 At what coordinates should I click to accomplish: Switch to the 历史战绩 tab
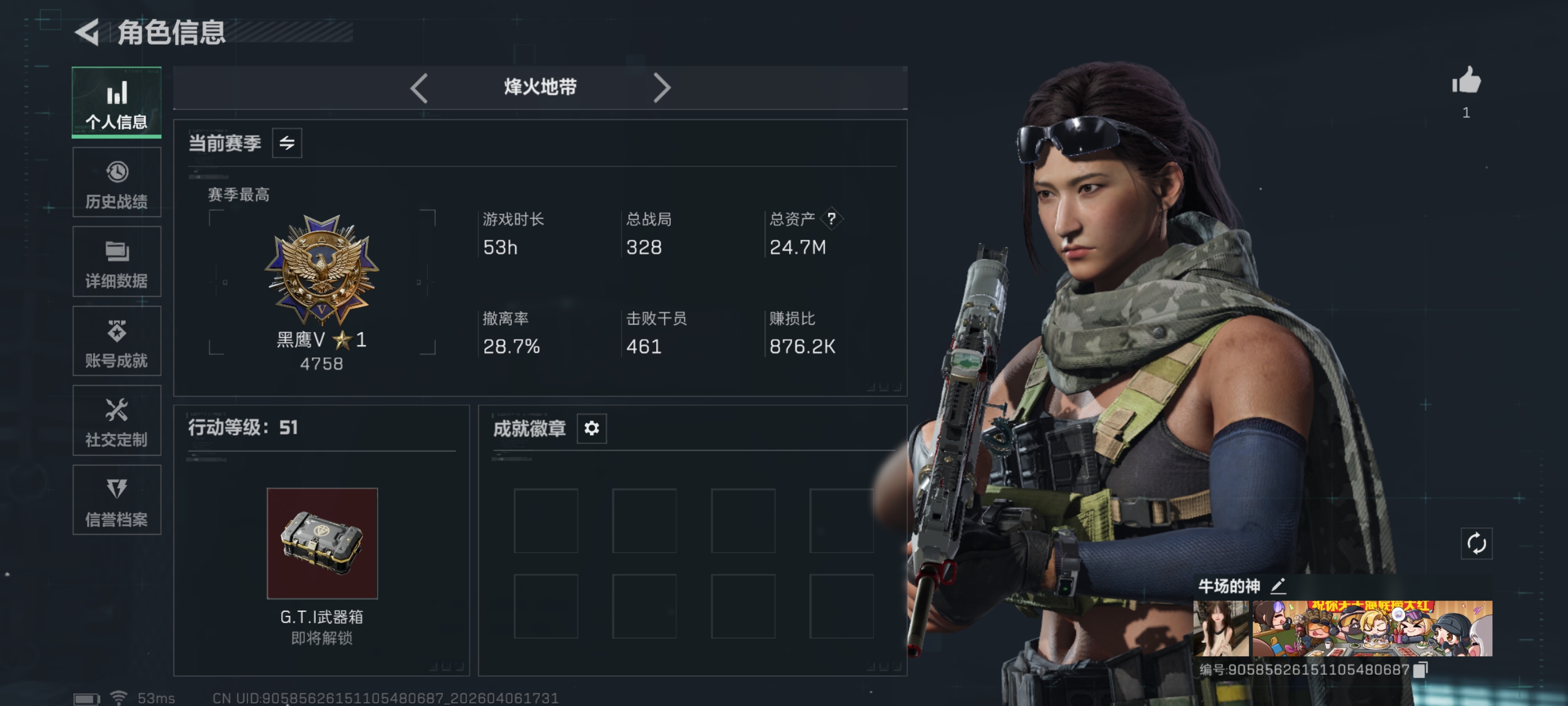[116, 182]
